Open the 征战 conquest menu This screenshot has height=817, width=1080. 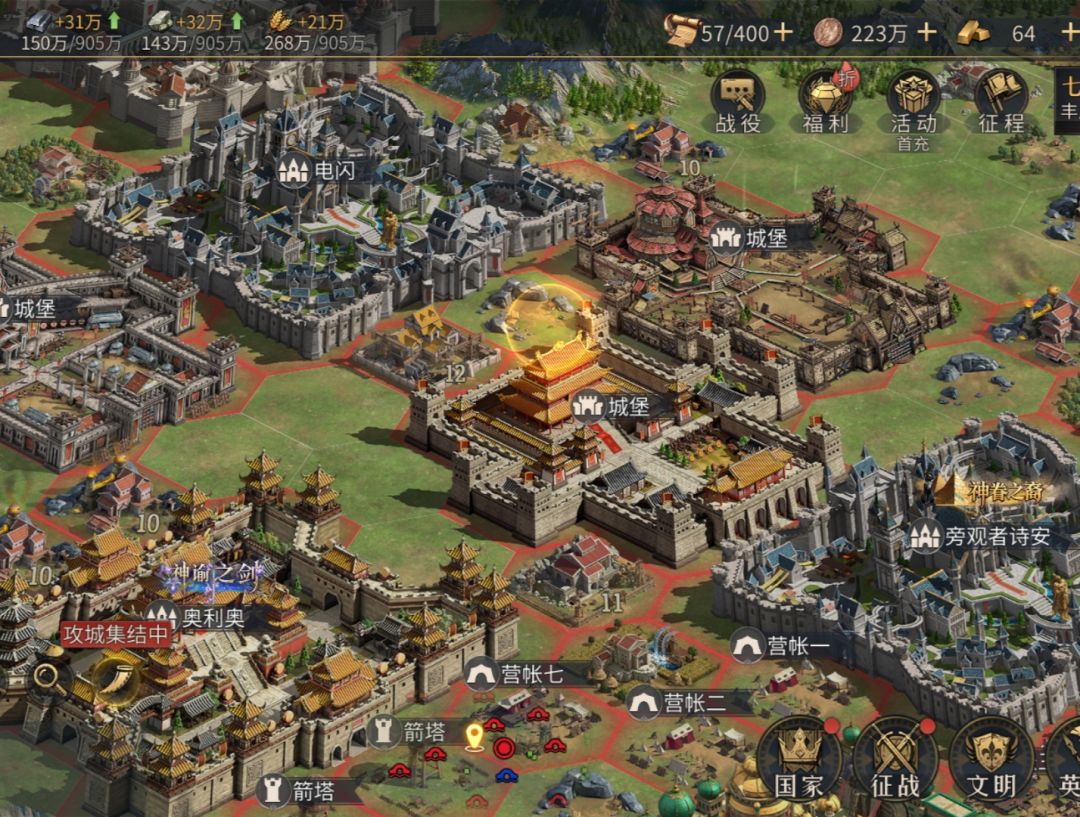point(895,760)
